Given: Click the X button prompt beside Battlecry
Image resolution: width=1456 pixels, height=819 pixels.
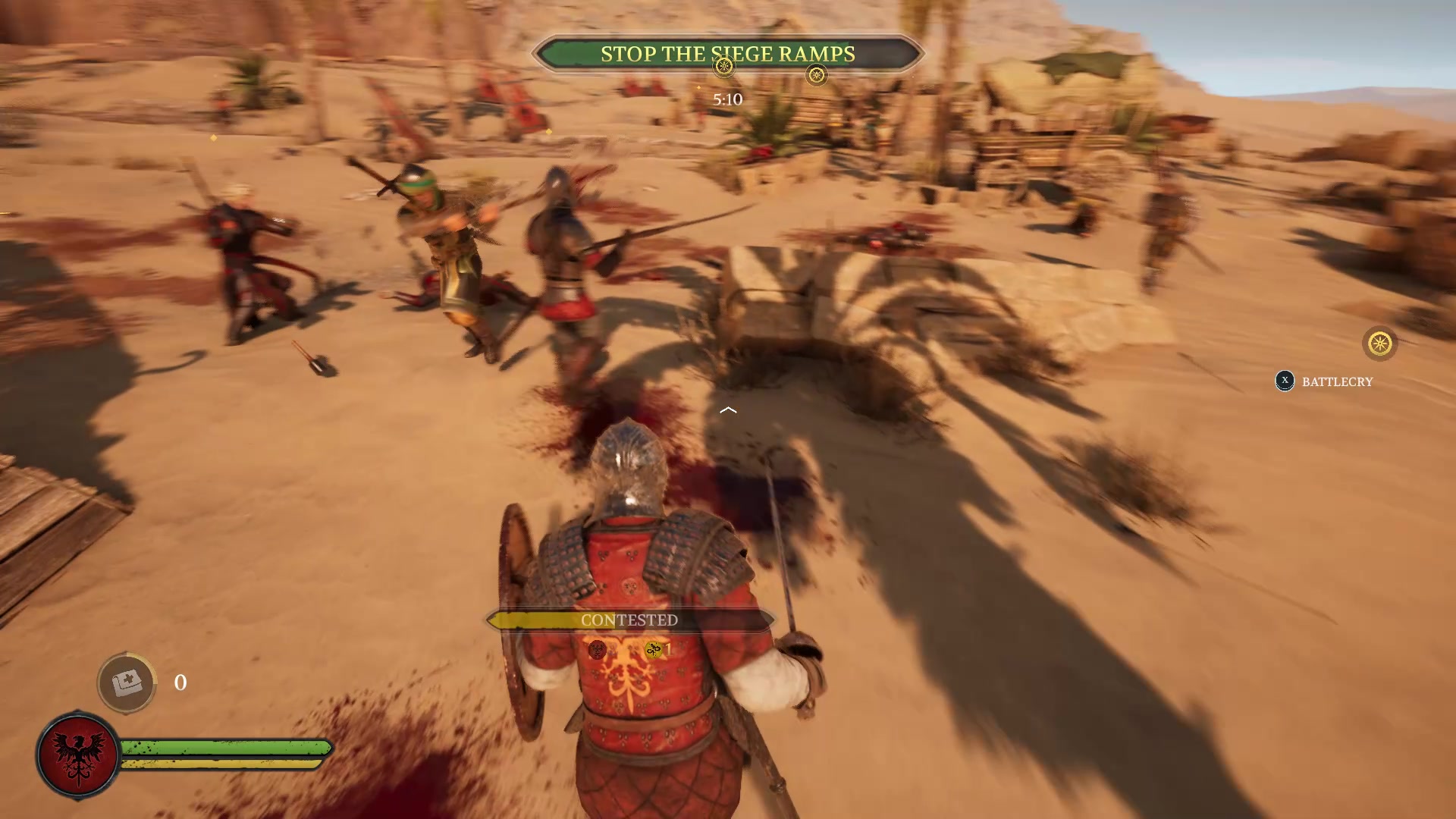Looking at the screenshot, I should (1283, 381).
